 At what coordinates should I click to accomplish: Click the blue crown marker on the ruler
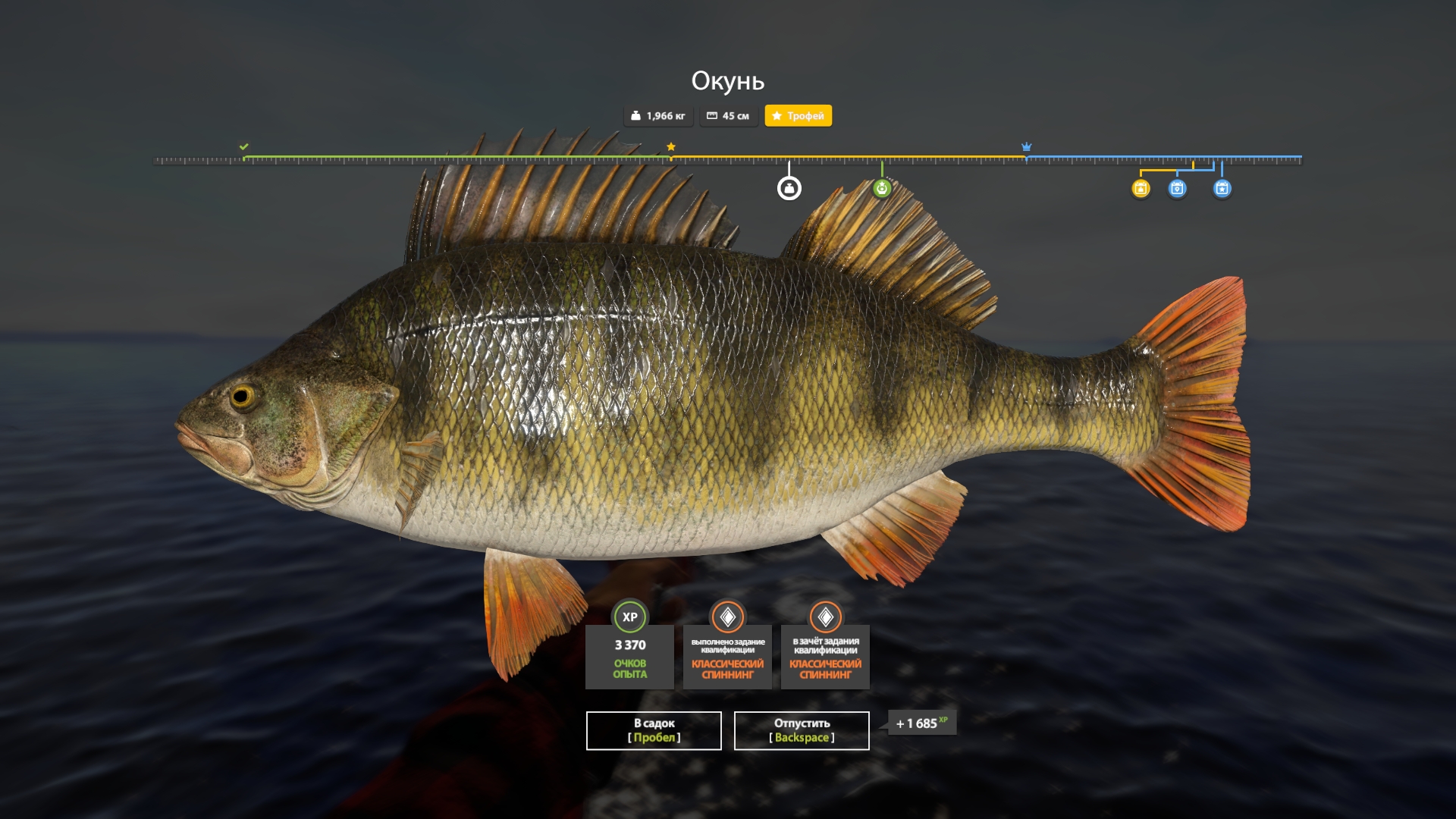(x=1027, y=146)
